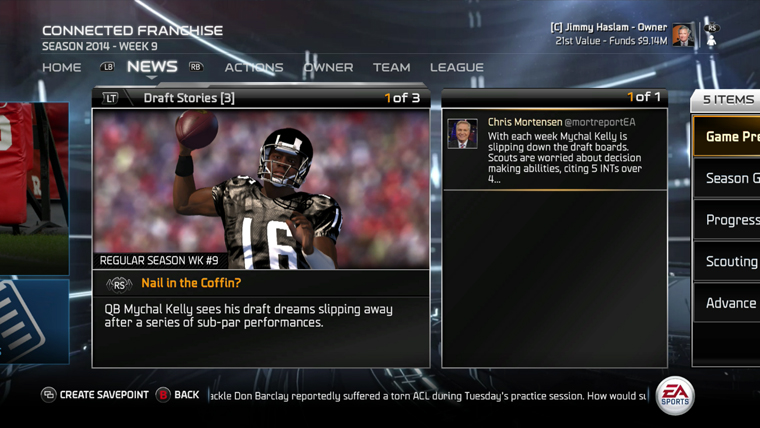Image resolution: width=760 pixels, height=428 pixels.
Task: Open the Scouting list item
Action: pyautogui.click(x=731, y=261)
